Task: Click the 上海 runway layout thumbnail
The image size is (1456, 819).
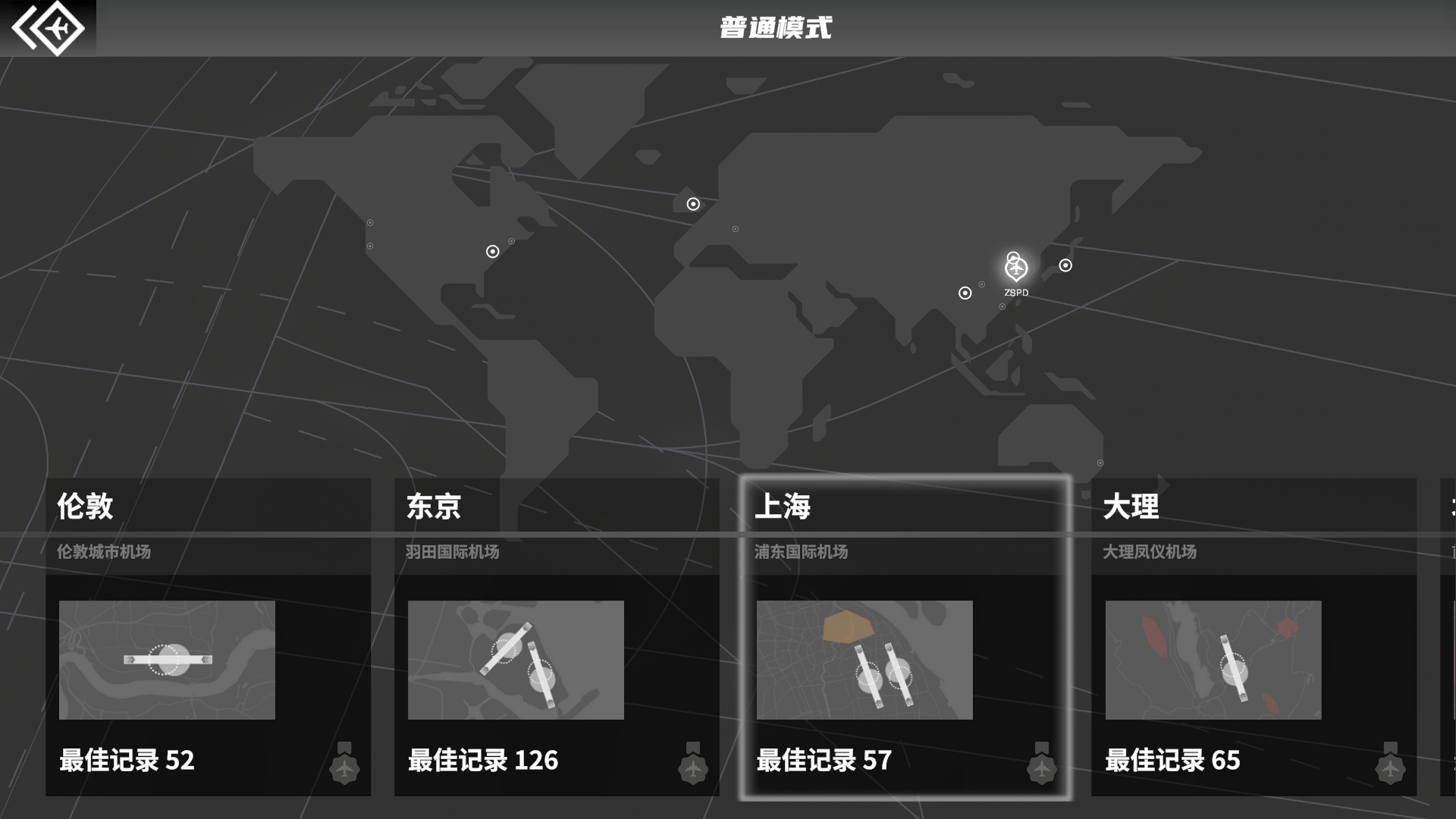Action: pyautogui.click(x=864, y=660)
